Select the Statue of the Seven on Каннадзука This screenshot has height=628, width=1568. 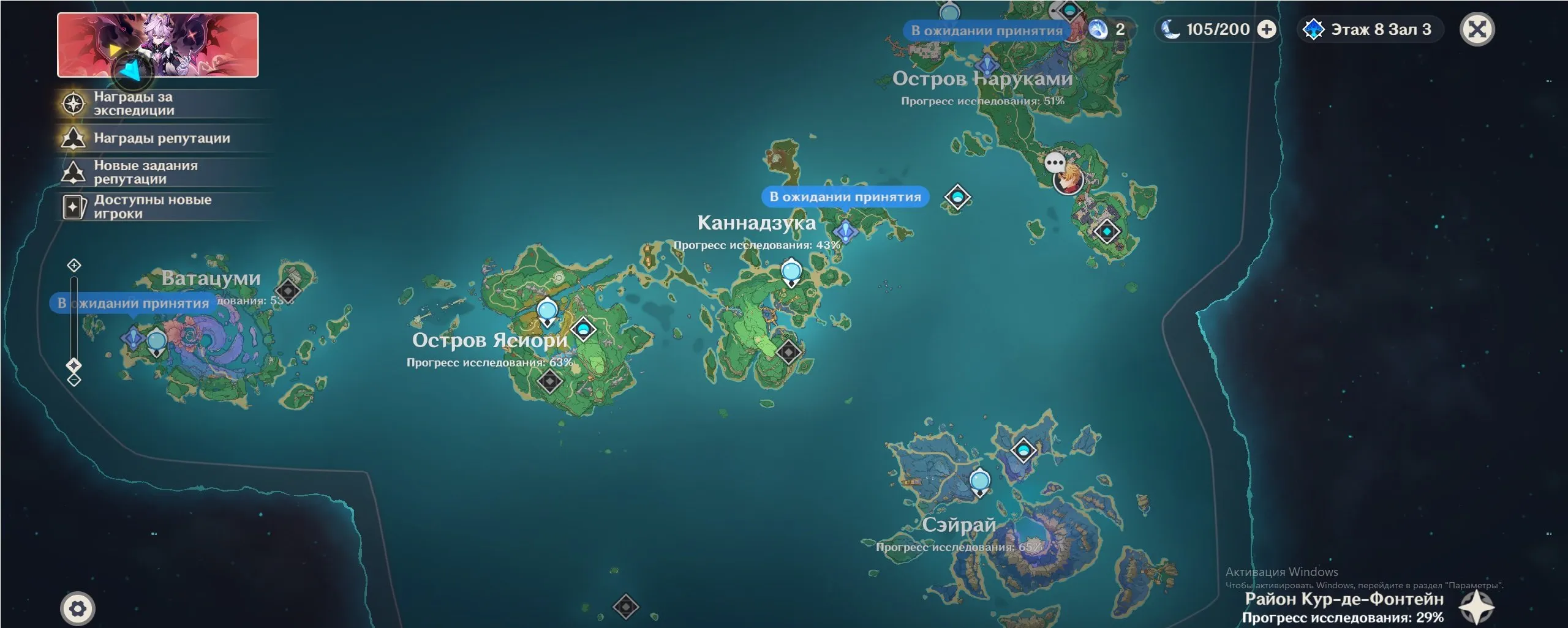845,231
